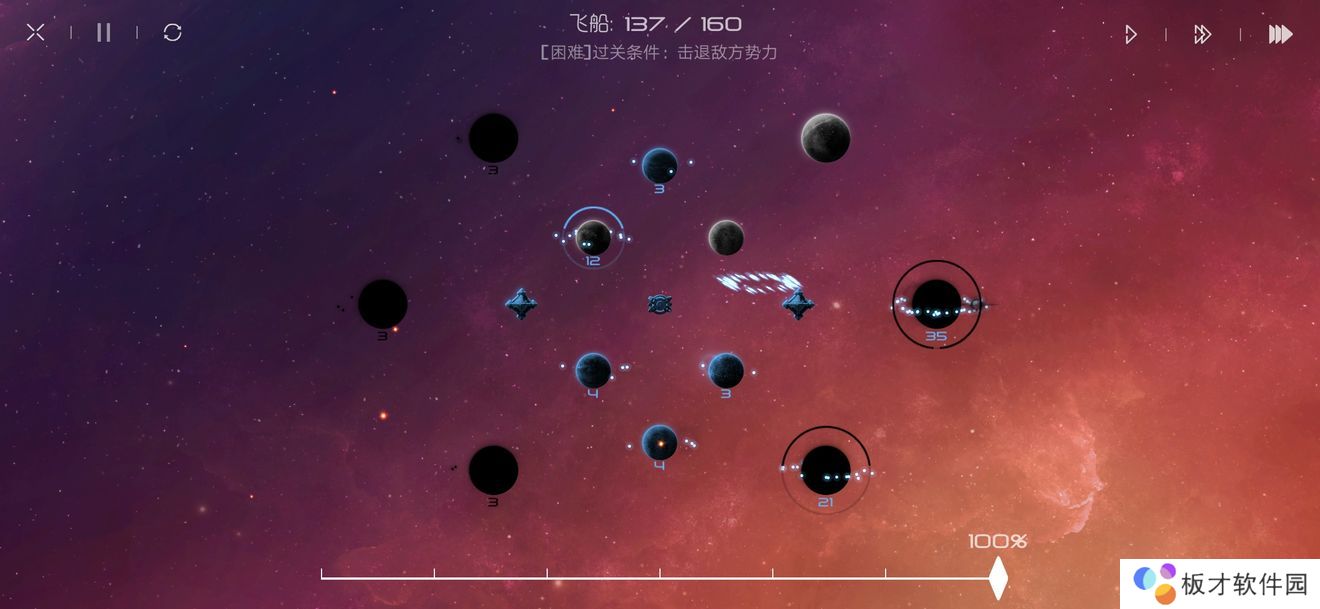The image size is (1320, 609).
Task: Set double speed with the two-arrow icon
Action: coord(1202,35)
